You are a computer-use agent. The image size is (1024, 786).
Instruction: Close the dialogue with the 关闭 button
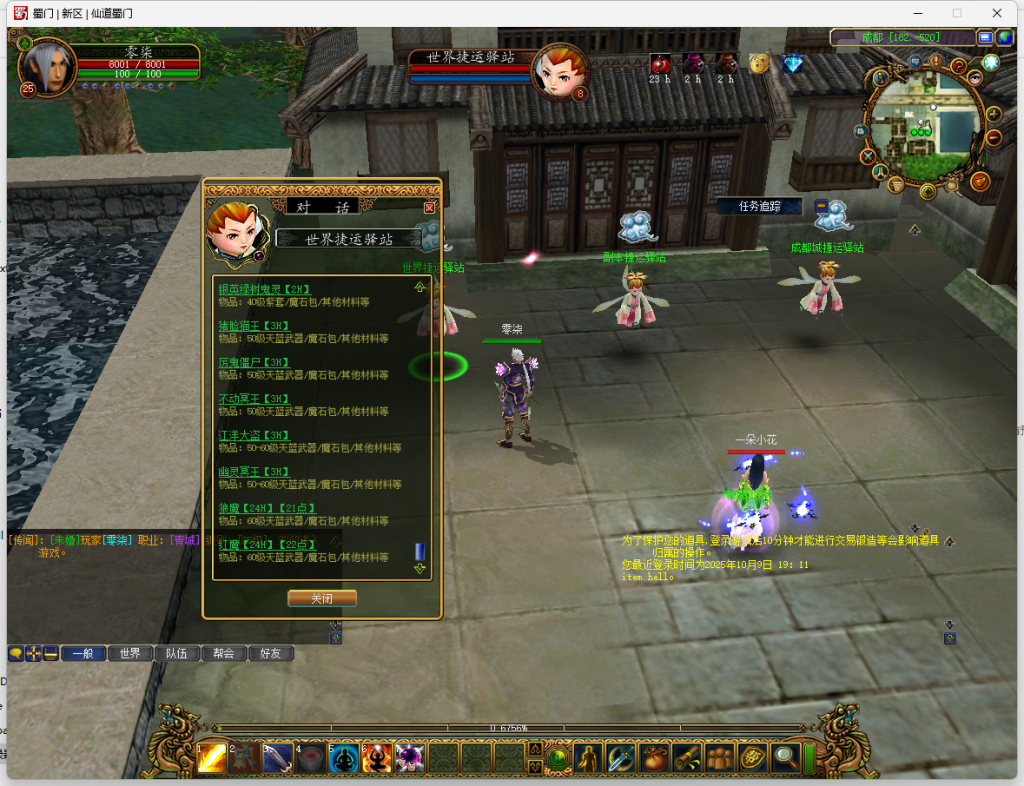(x=321, y=598)
